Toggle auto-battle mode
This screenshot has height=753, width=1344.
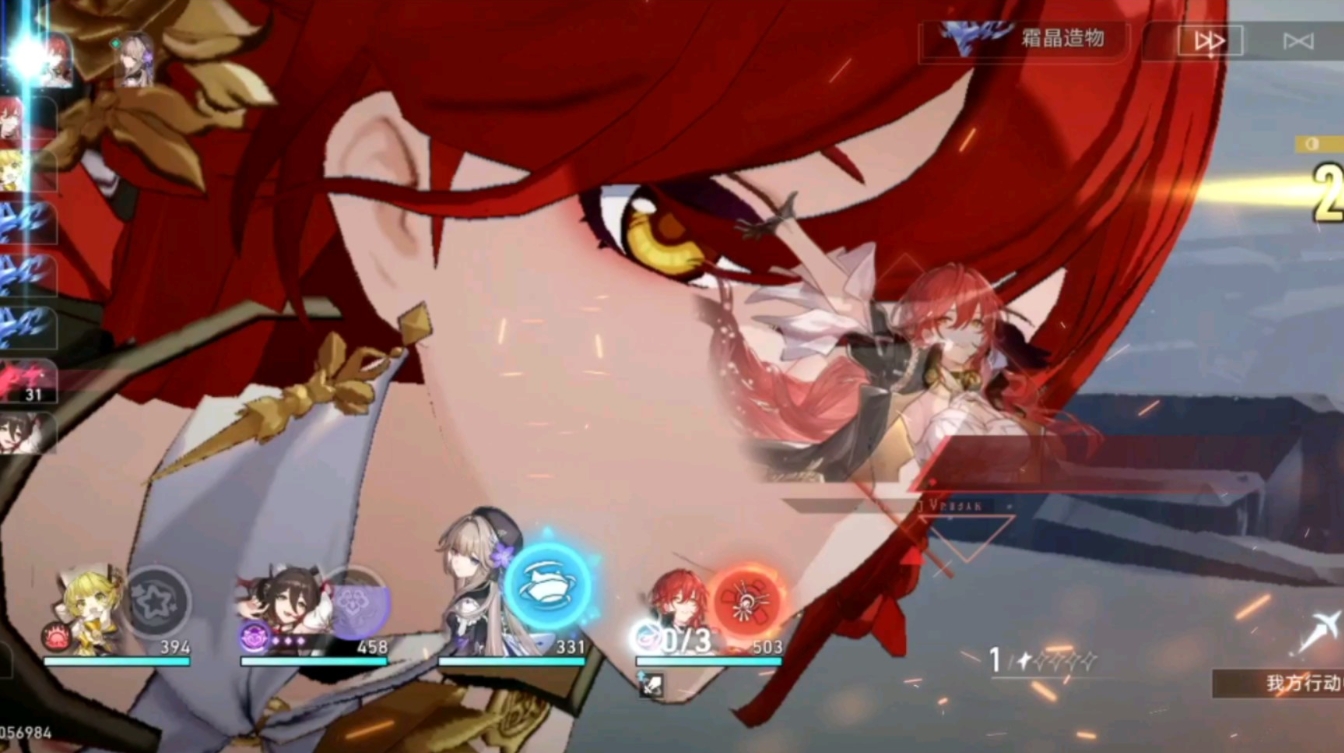(1298, 41)
